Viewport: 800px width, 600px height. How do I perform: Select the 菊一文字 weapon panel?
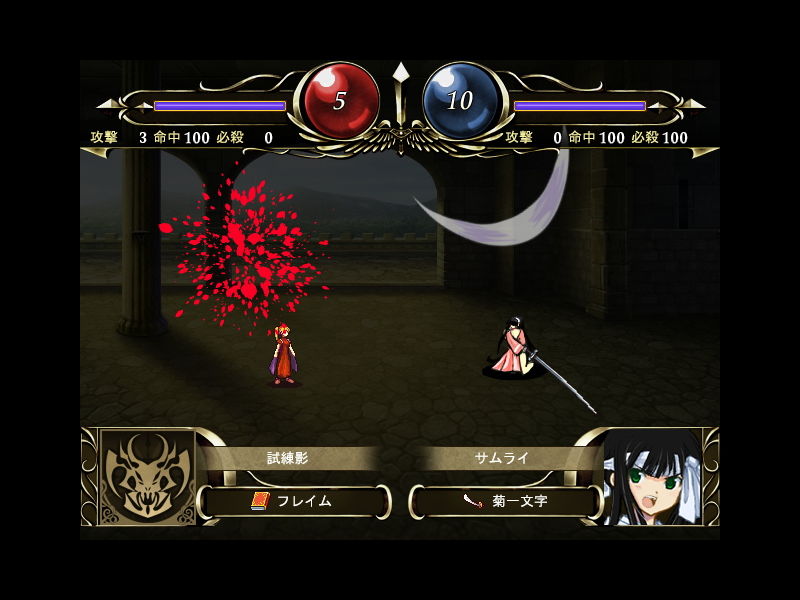click(x=506, y=501)
